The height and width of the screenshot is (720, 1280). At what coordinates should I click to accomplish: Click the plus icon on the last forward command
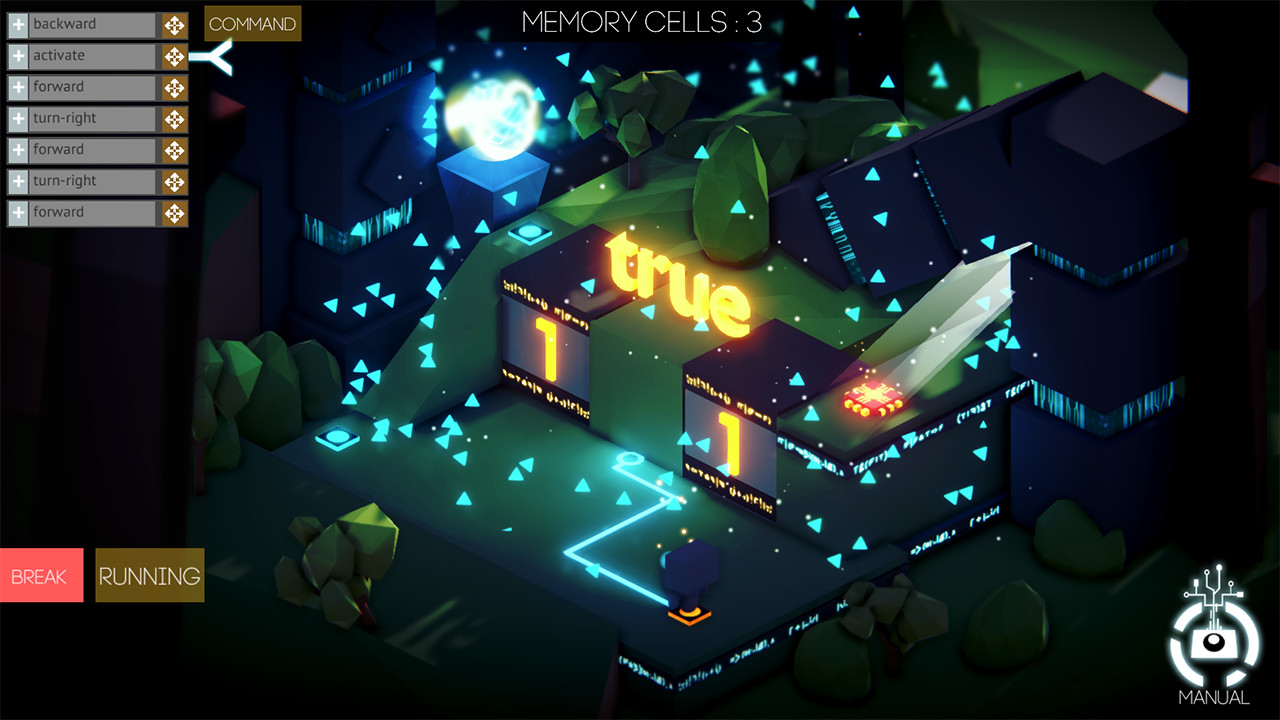point(16,211)
